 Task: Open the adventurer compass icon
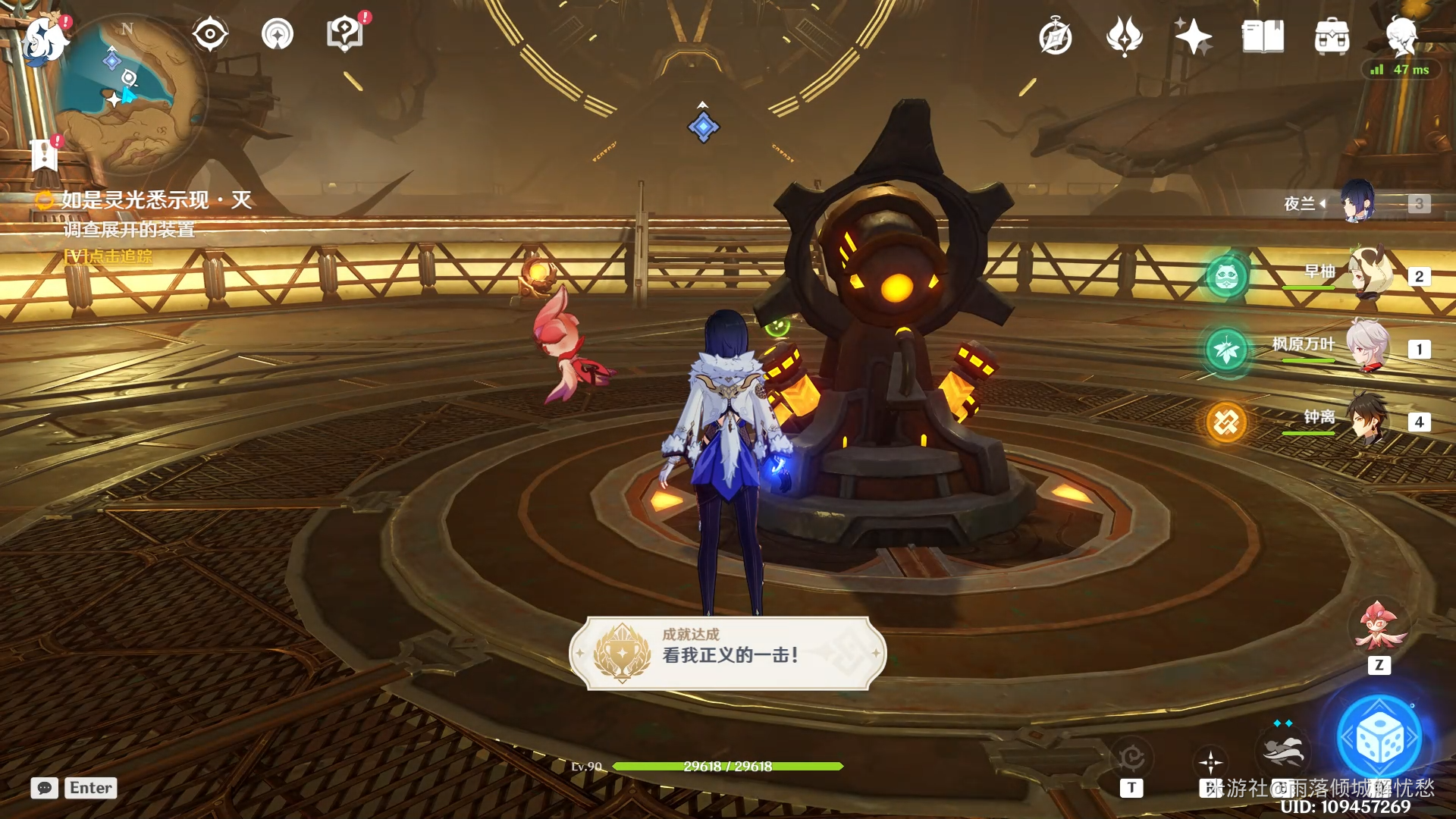1055,37
